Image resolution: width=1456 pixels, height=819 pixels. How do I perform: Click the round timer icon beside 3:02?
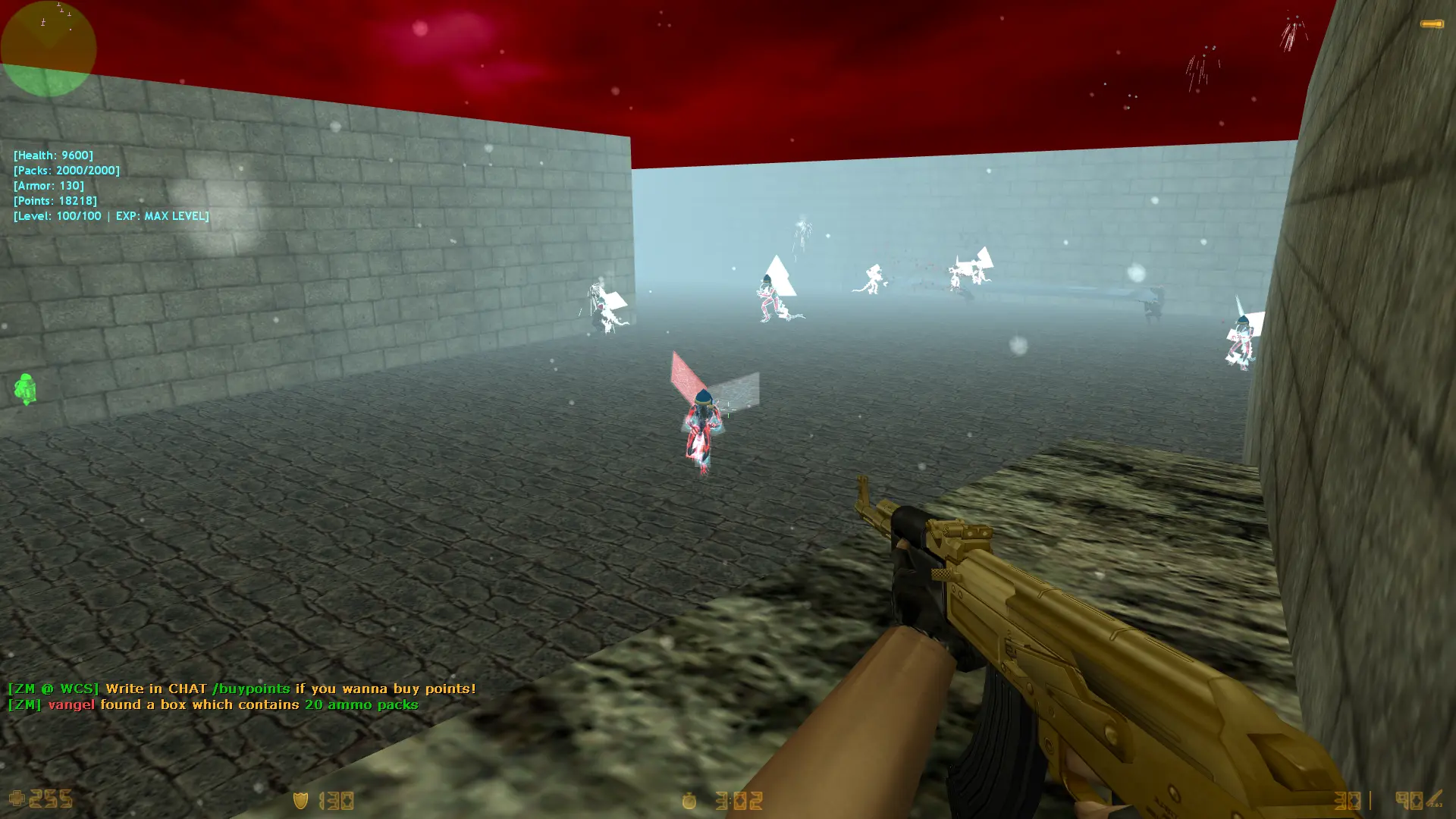pyautogui.click(x=689, y=801)
